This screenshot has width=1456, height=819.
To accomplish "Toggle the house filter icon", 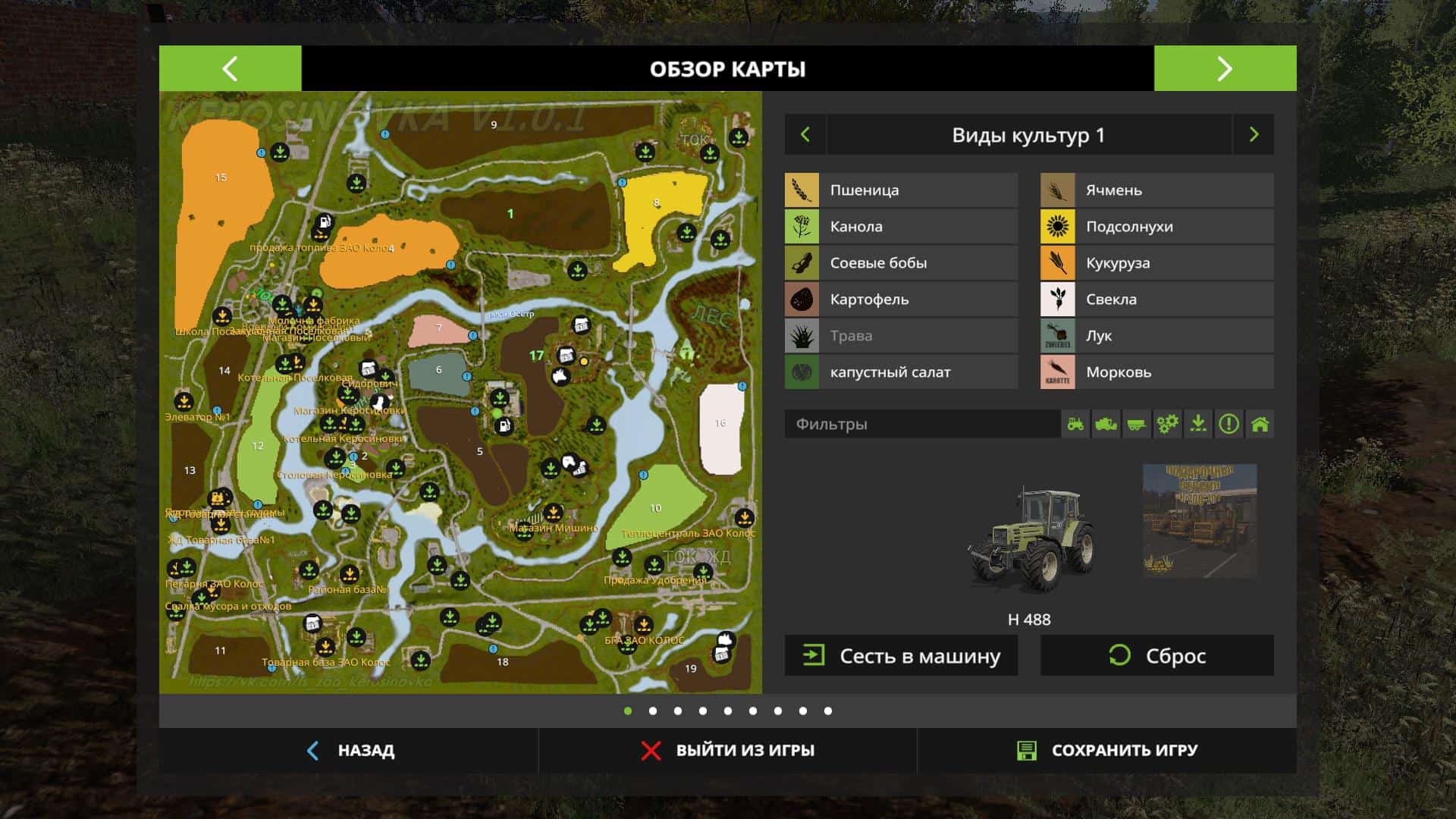I will (1260, 424).
